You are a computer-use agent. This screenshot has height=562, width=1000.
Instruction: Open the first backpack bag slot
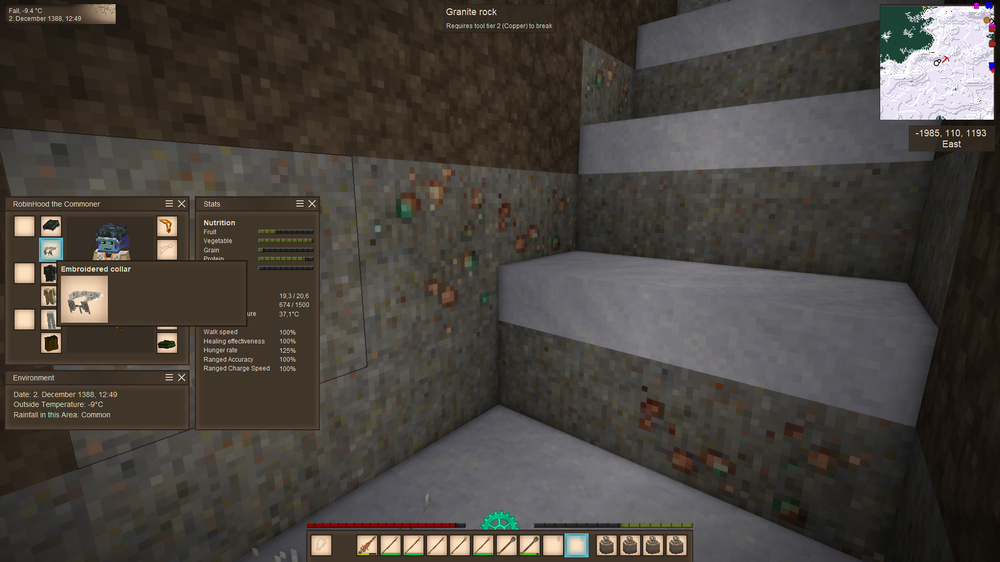pyautogui.click(x=606, y=545)
